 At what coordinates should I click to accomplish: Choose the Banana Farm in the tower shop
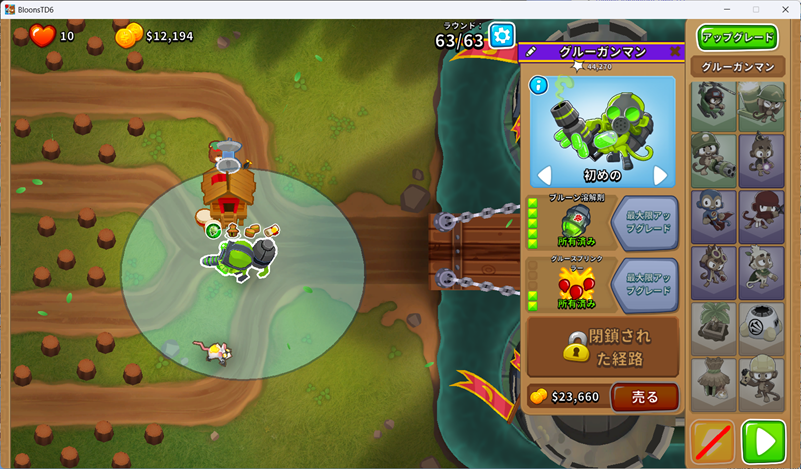coord(712,324)
